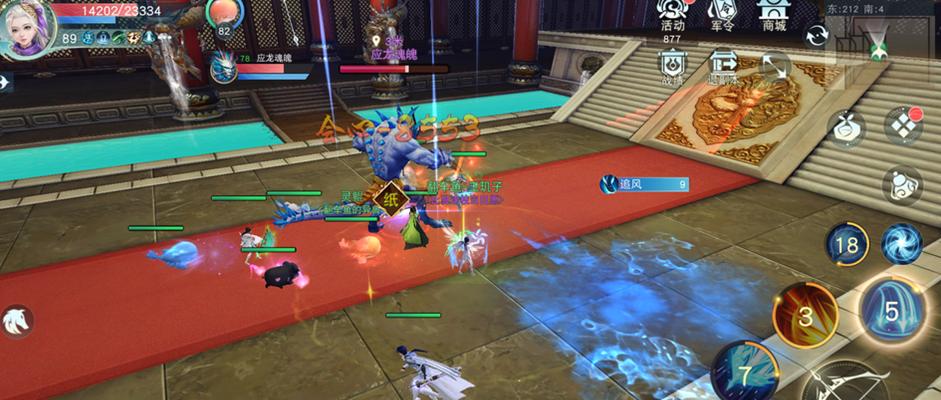Viewport: 941px width, 400px height.
Task: Activate the fiery skill showing 3
Action: pyautogui.click(x=805, y=315)
